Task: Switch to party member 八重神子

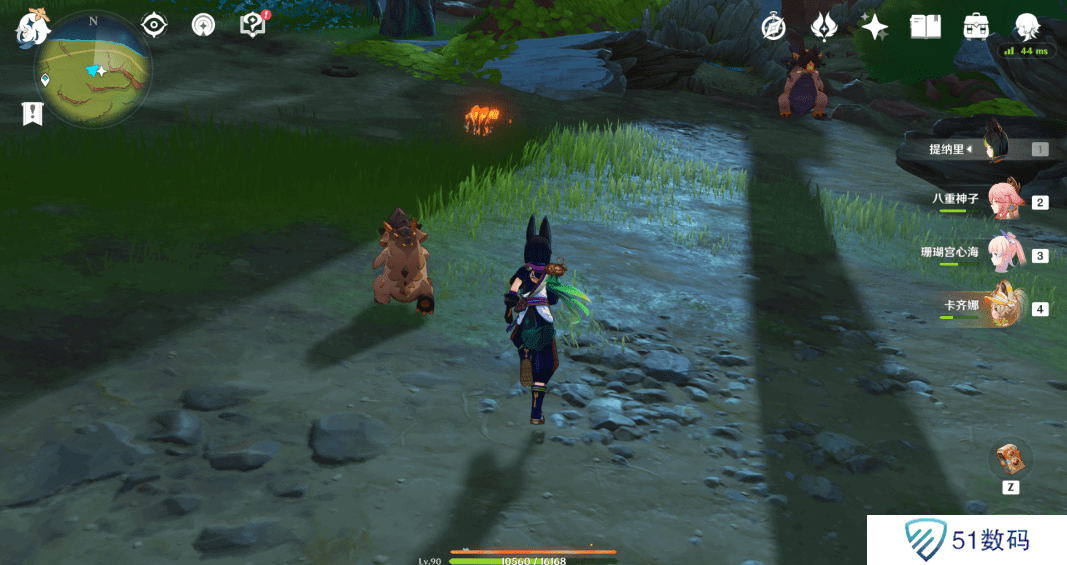Action: [x=990, y=200]
